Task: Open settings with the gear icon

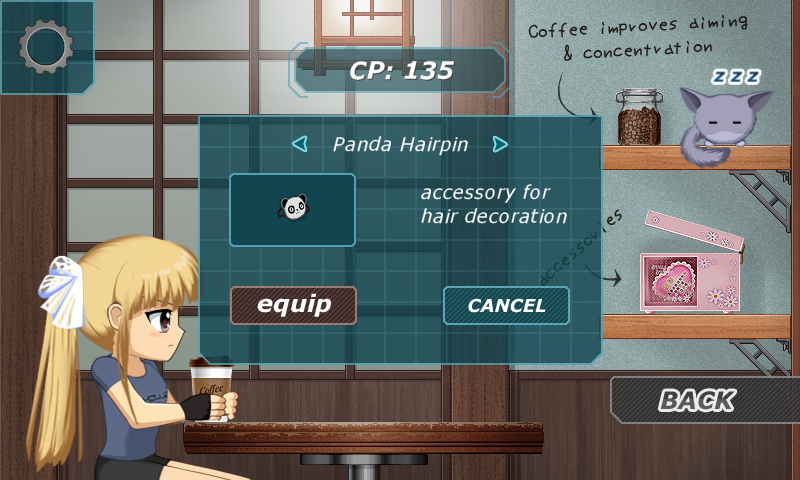Action: [46, 47]
